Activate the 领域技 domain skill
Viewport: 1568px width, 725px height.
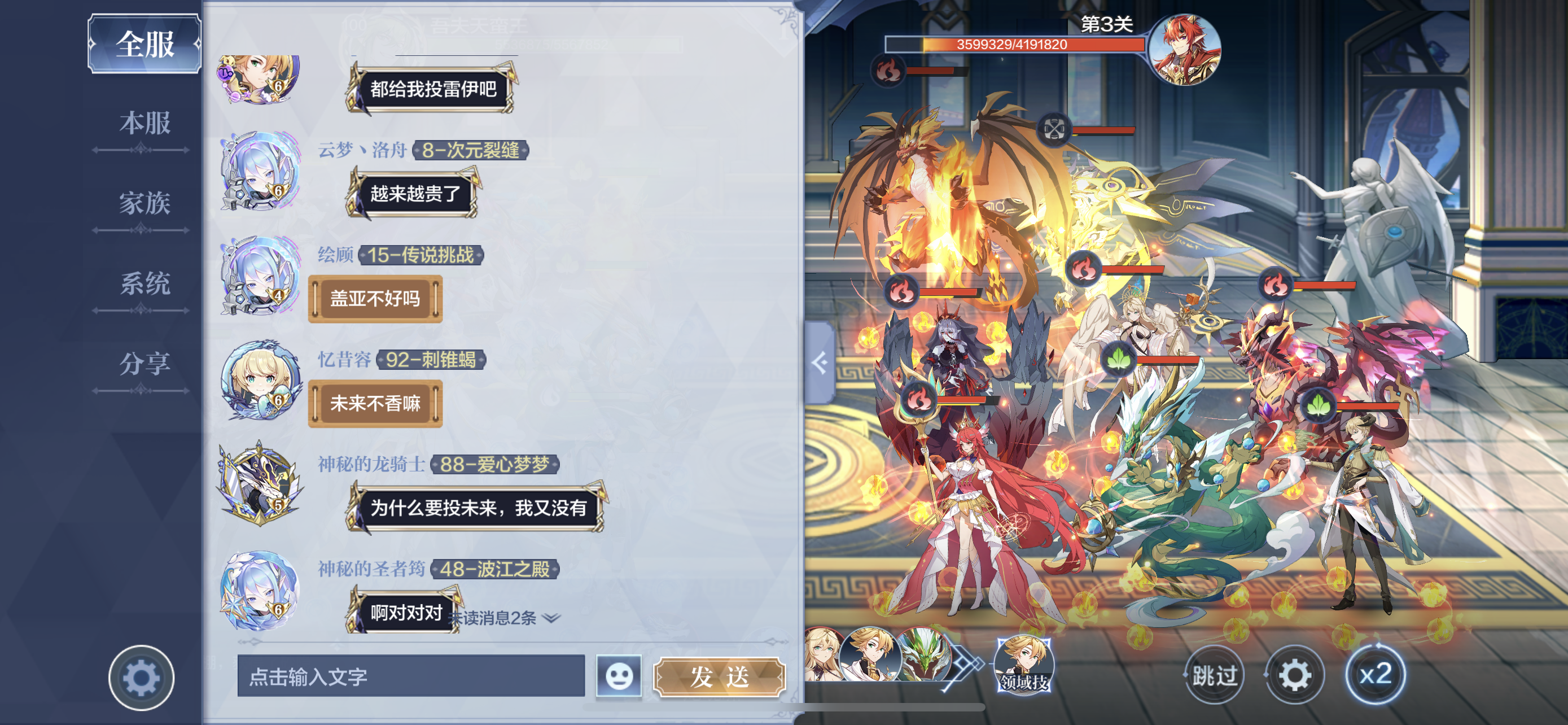coord(1024,665)
